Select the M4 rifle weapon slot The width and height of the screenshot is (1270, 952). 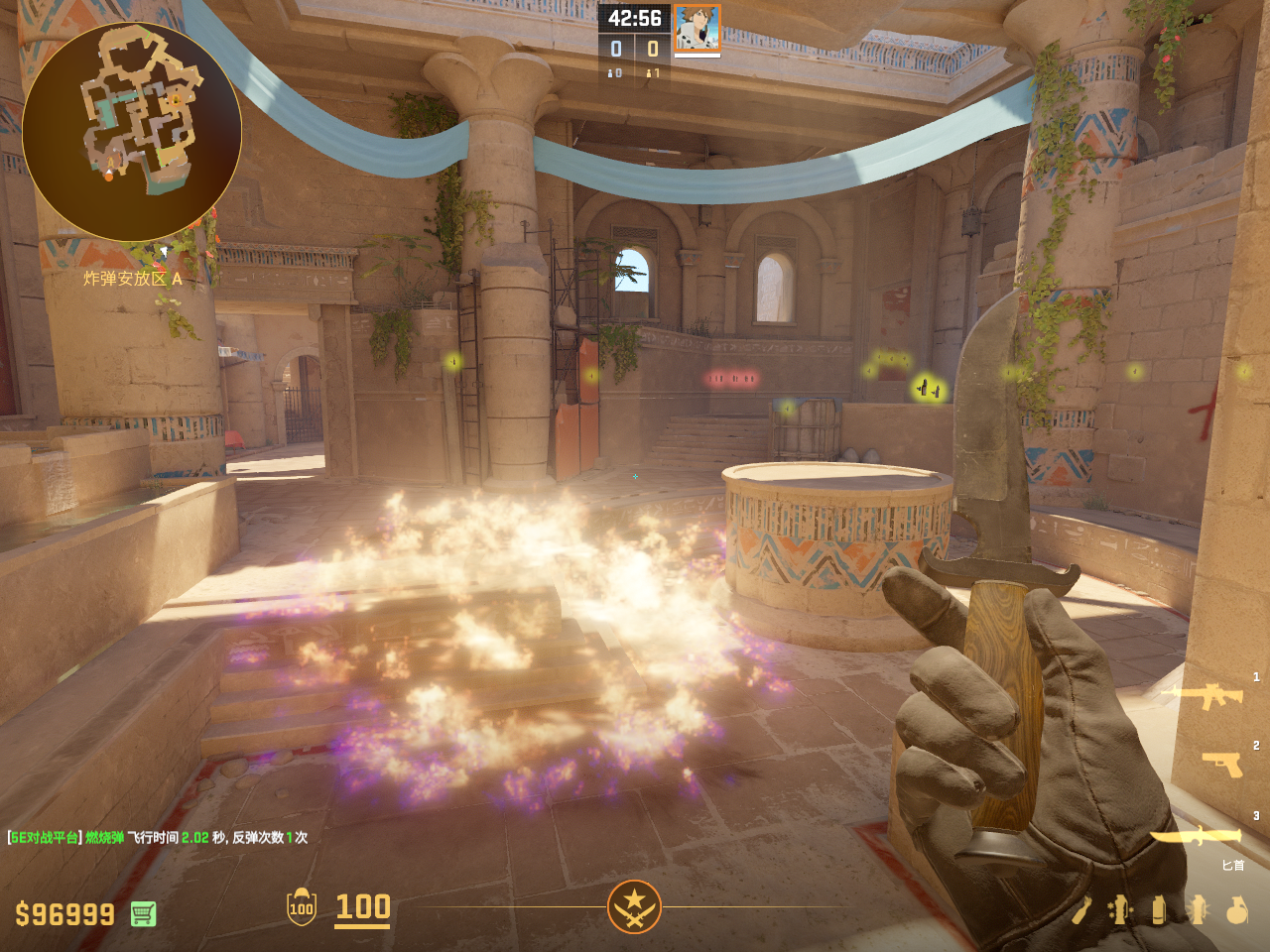click(1207, 696)
